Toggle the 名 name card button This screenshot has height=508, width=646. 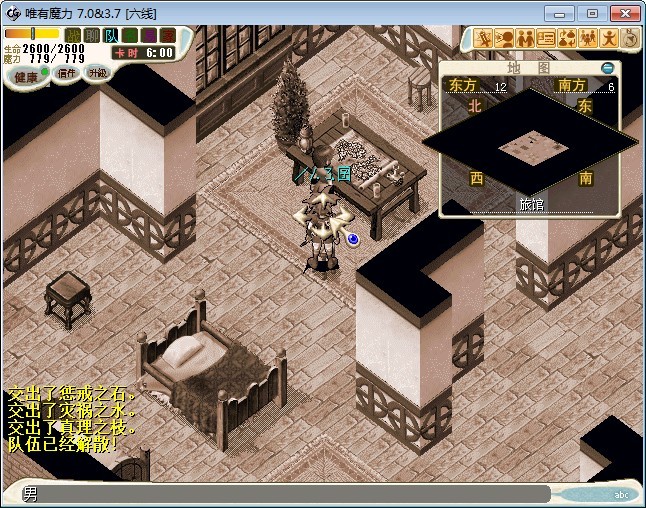(x=129, y=35)
